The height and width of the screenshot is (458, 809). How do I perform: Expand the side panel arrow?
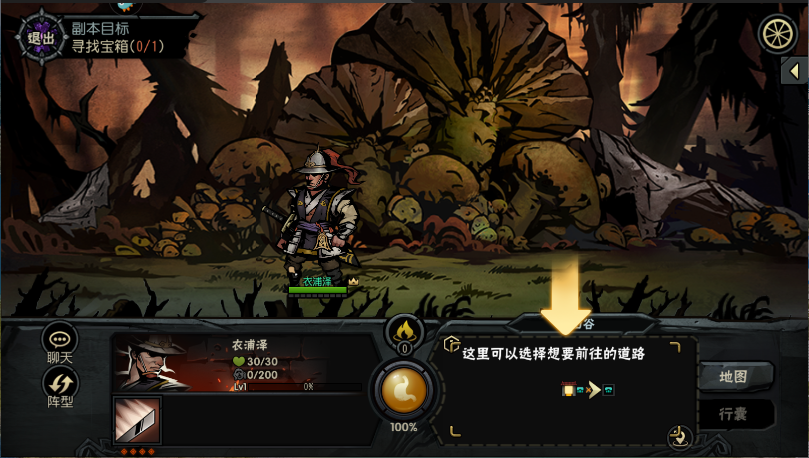tap(795, 71)
